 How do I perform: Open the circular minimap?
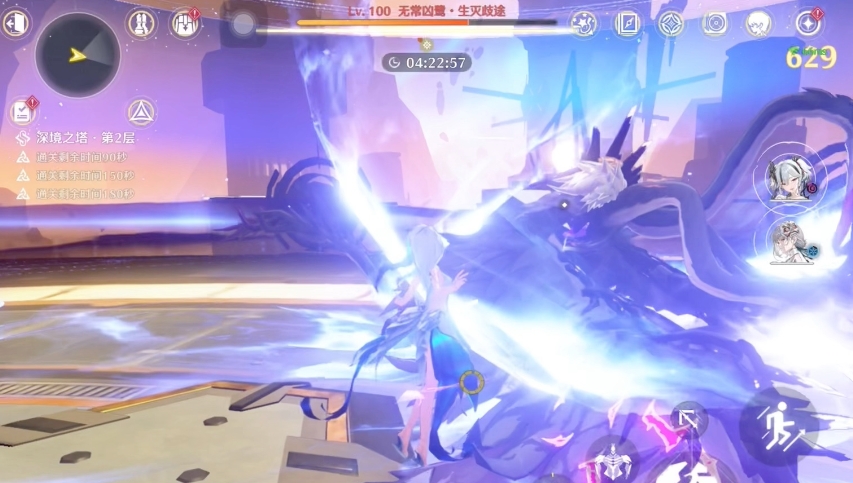tap(77, 55)
